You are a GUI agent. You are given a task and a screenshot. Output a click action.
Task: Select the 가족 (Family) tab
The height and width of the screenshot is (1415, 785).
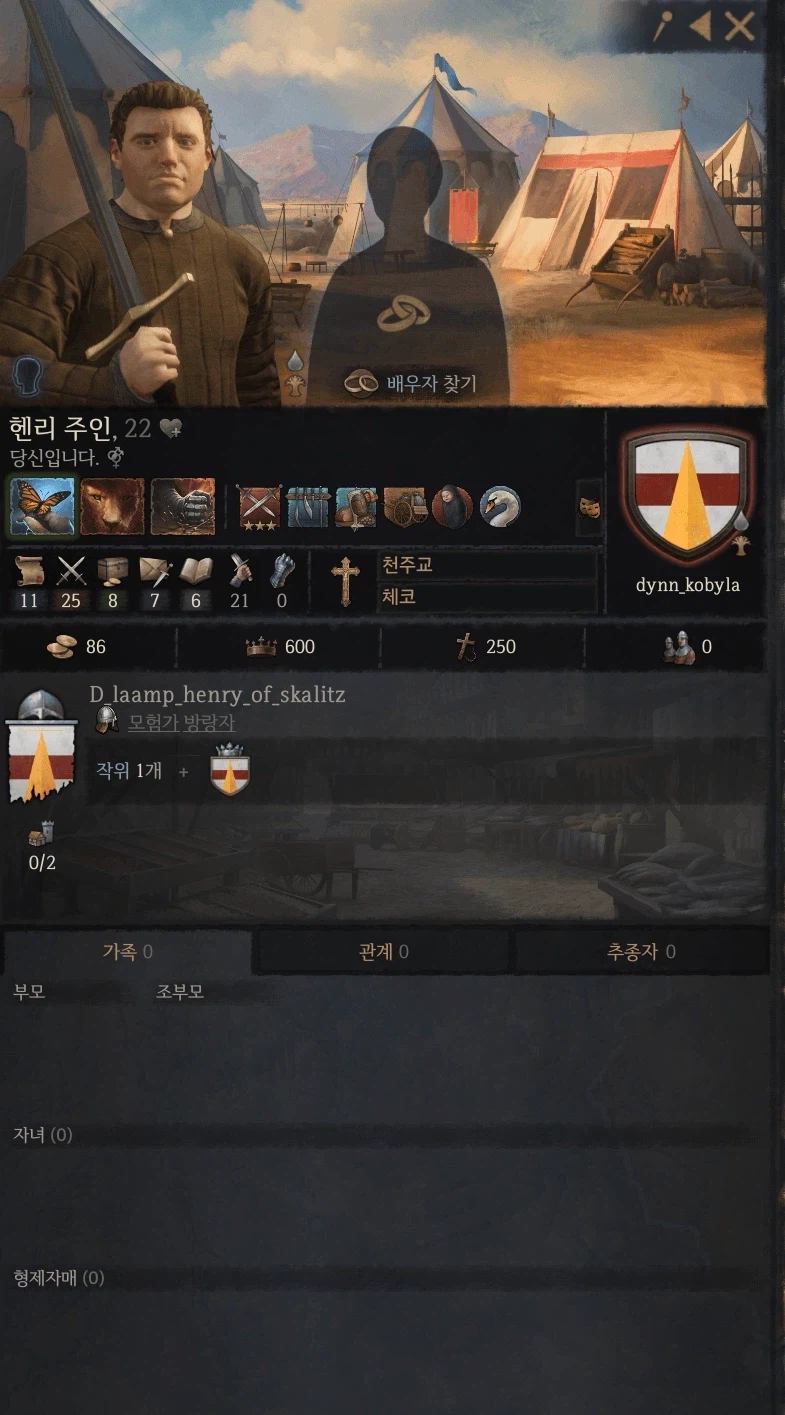click(x=127, y=952)
